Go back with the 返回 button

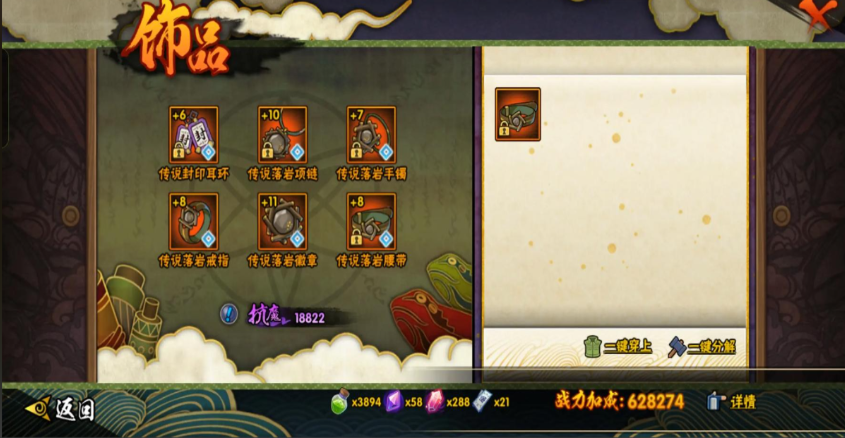tap(62, 408)
